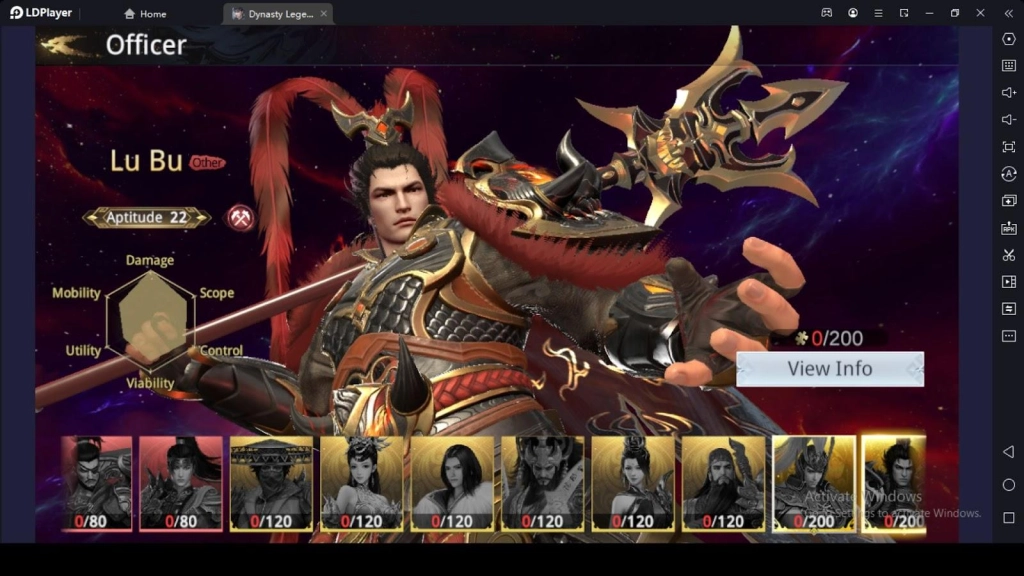The width and height of the screenshot is (1024, 576).
Task: Close the LDPlayer emulator window
Action: click(x=980, y=13)
